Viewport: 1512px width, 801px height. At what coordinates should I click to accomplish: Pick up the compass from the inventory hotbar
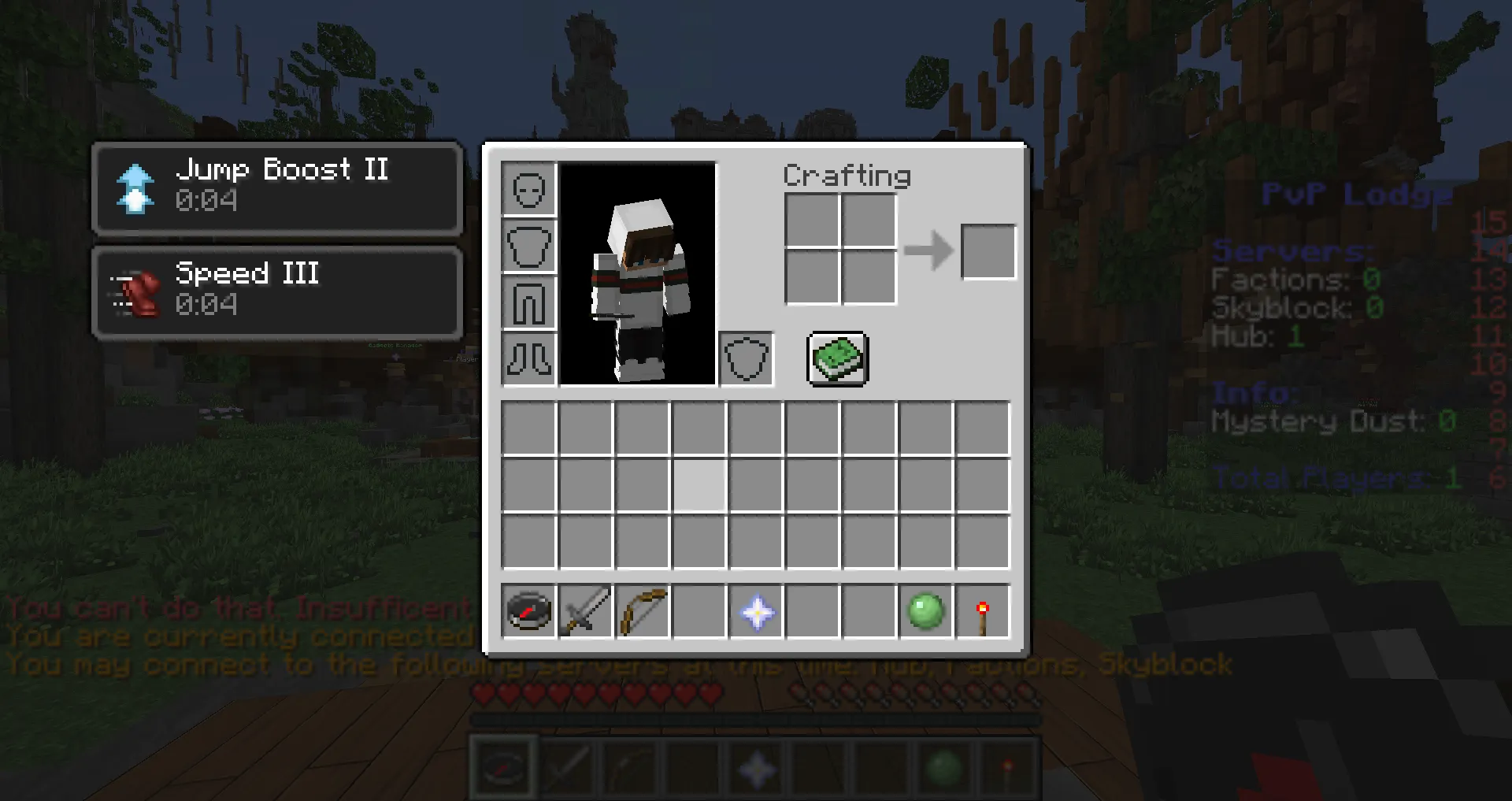[x=529, y=611]
